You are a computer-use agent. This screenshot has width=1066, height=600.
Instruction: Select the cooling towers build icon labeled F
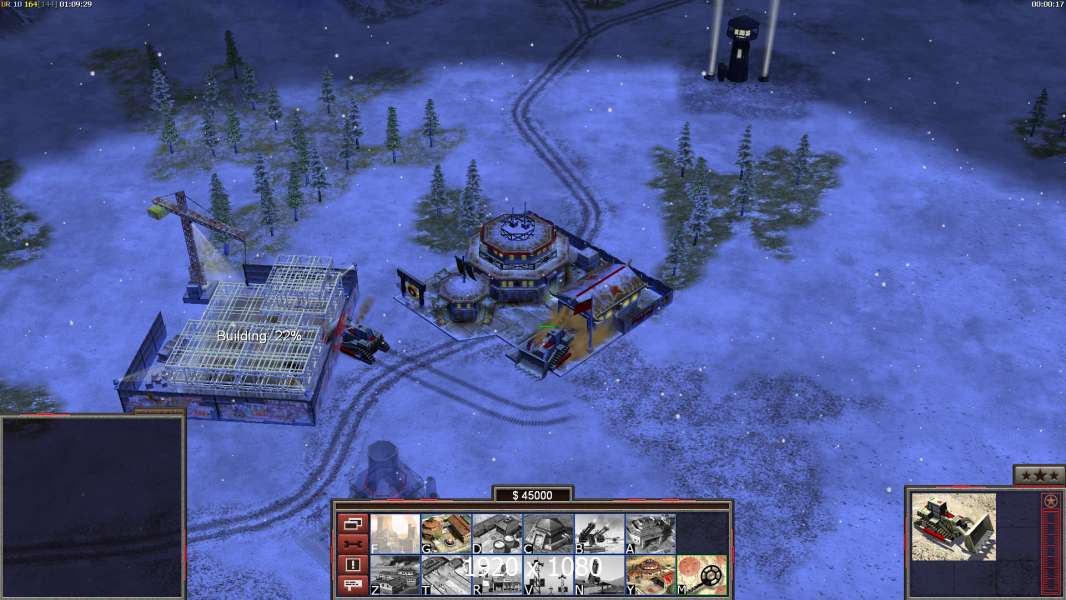[x=395, y=534]
